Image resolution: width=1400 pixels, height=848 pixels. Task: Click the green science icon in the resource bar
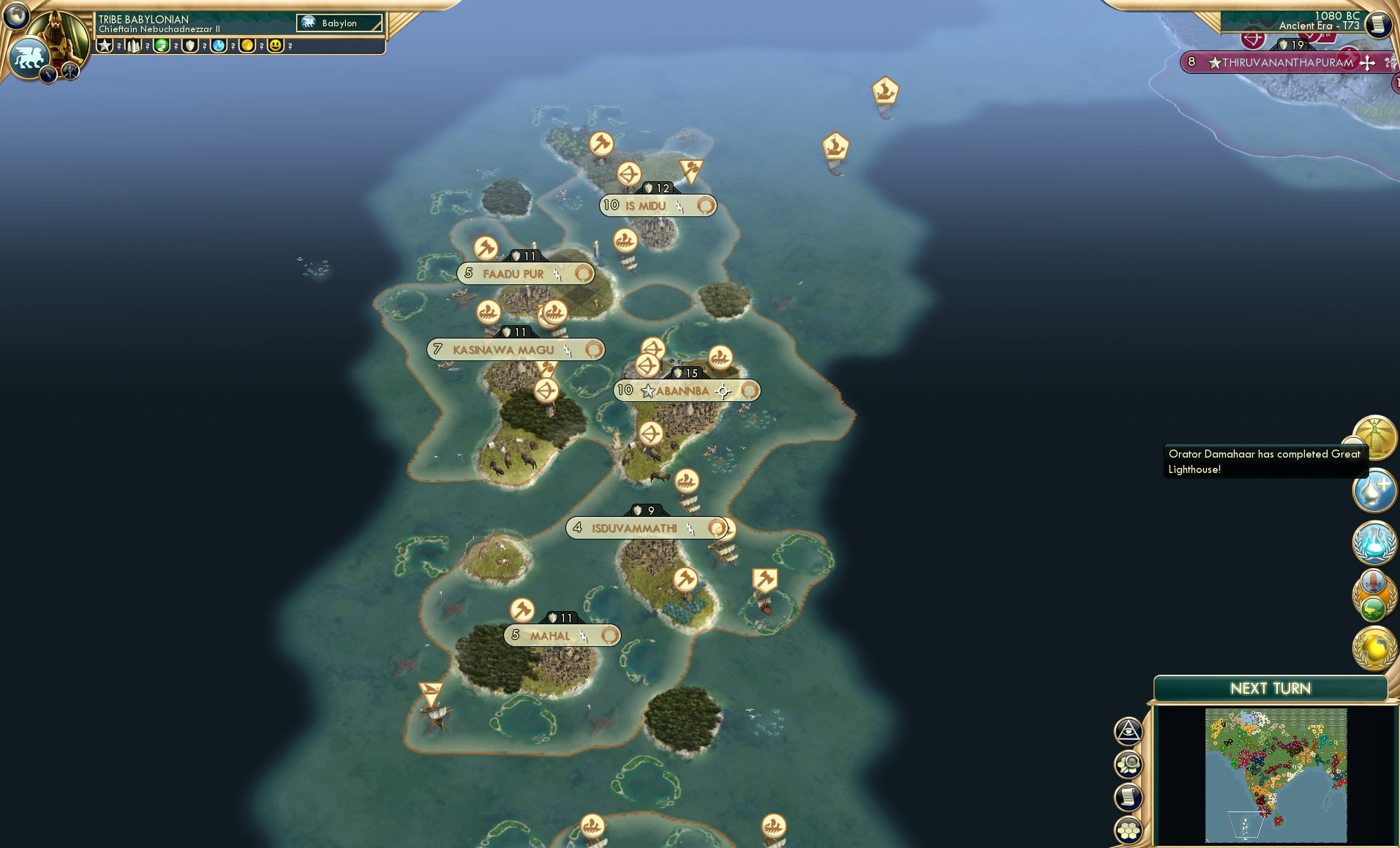(x=162, y=46)
